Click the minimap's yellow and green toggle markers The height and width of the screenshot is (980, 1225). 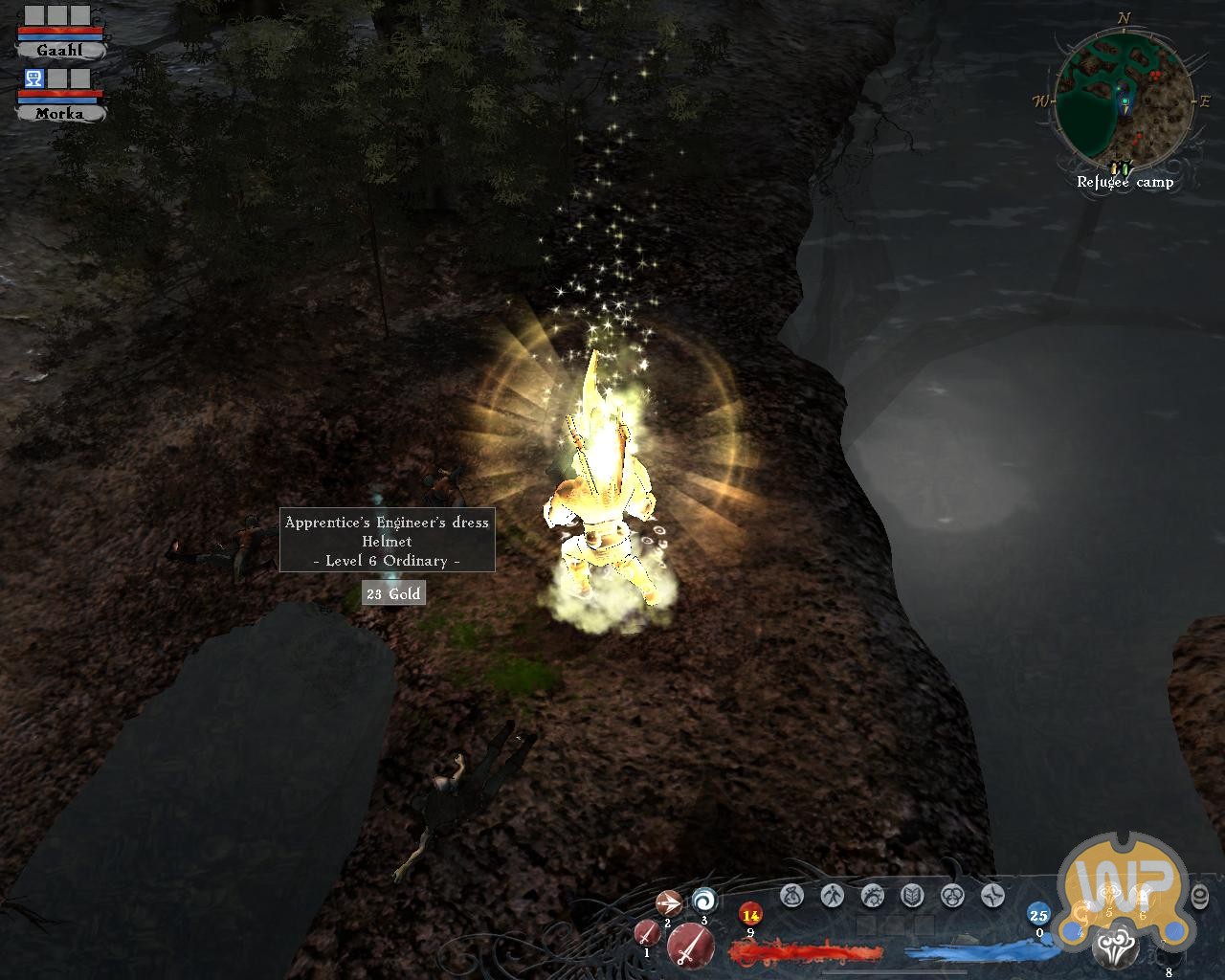pos(1122,168)
